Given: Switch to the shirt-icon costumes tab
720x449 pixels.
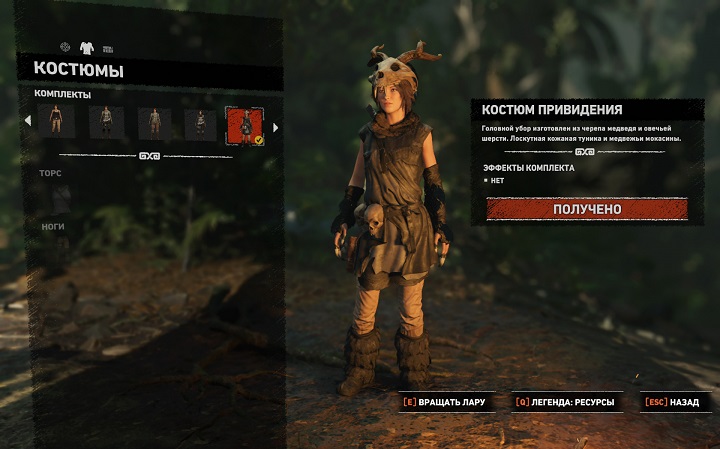Looking at the screenshot, I should [x=86, y=47].
